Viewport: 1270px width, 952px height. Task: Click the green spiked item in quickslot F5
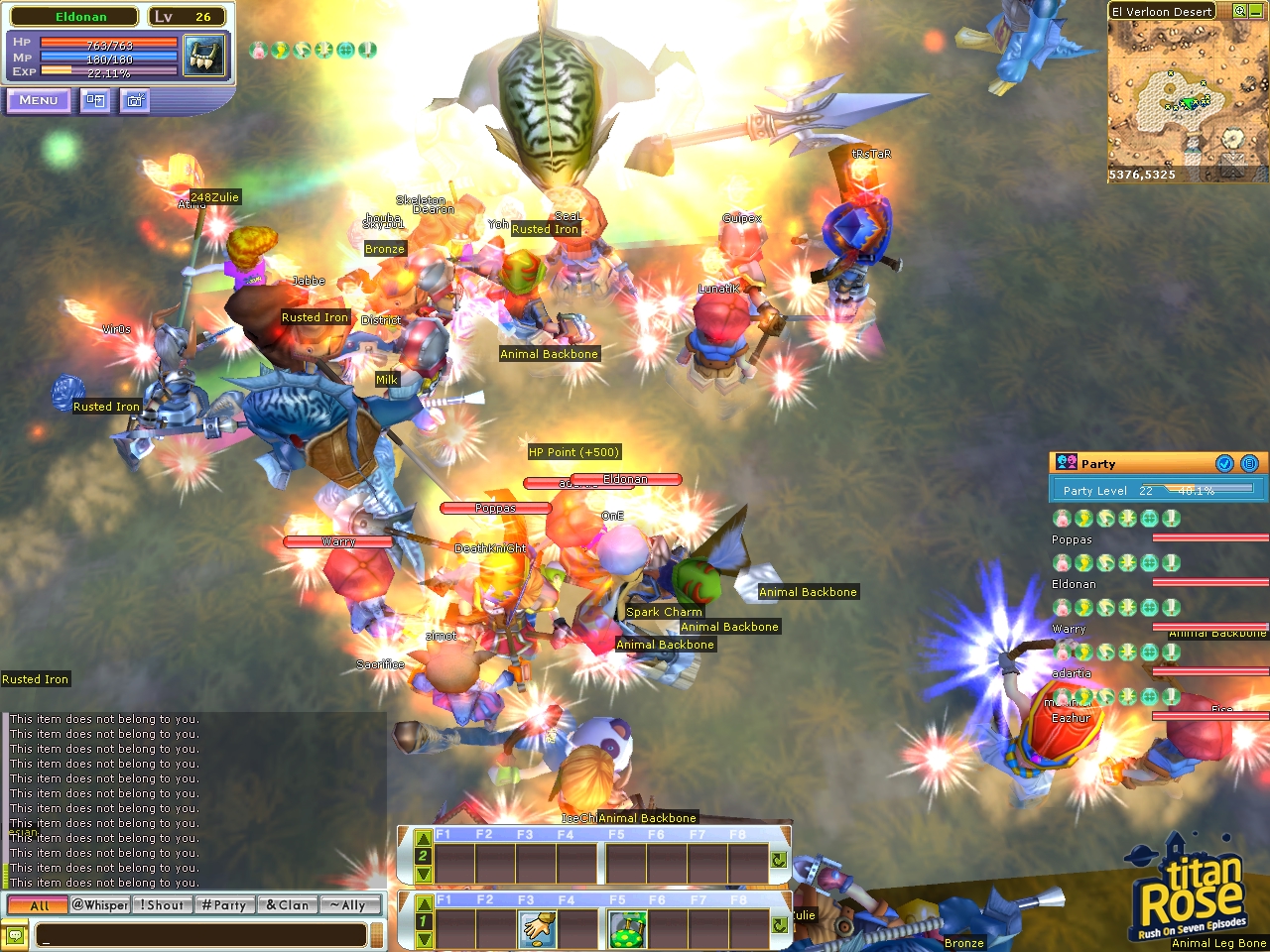(x=628, y=928)
